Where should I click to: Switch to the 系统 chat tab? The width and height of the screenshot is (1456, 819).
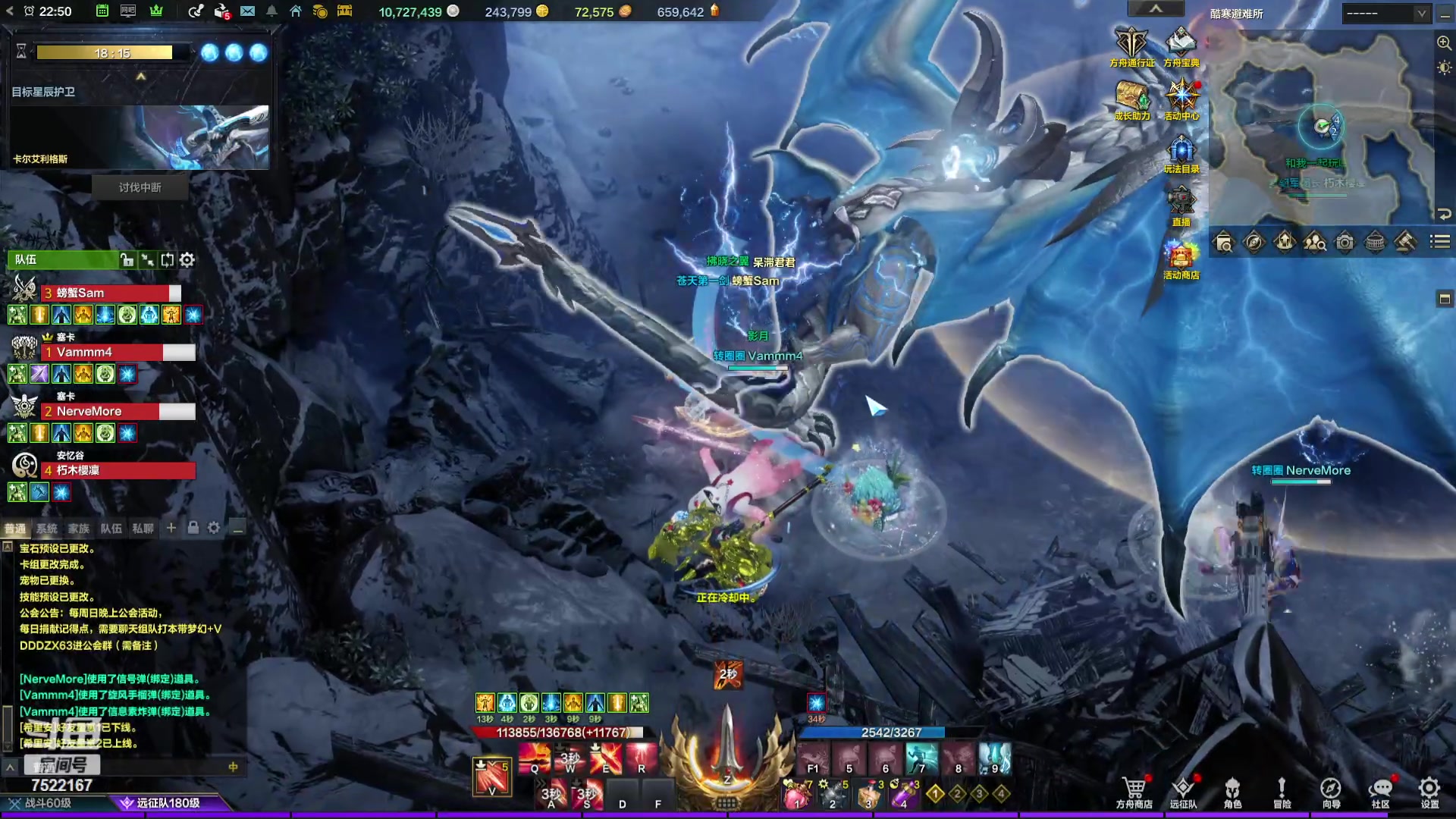point(47,529)
